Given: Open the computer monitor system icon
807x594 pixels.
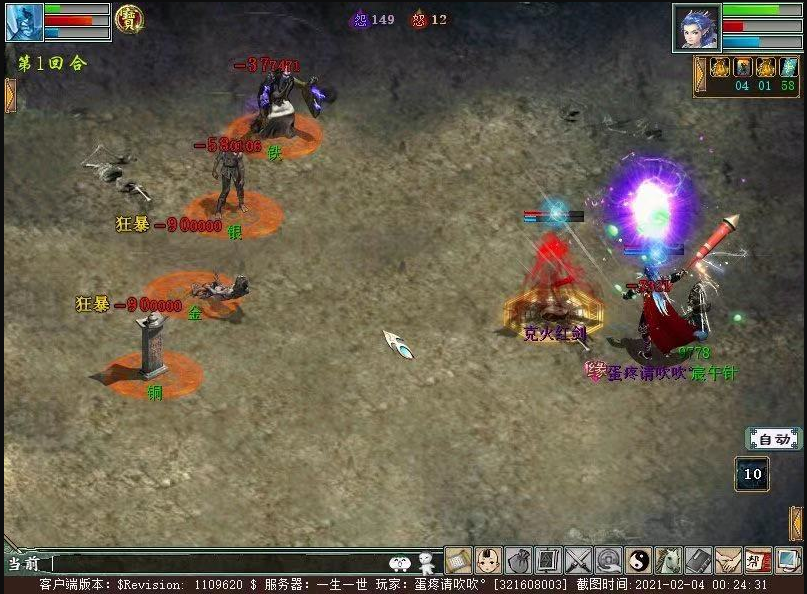Looking at the screenshot, I should point(788,561).
